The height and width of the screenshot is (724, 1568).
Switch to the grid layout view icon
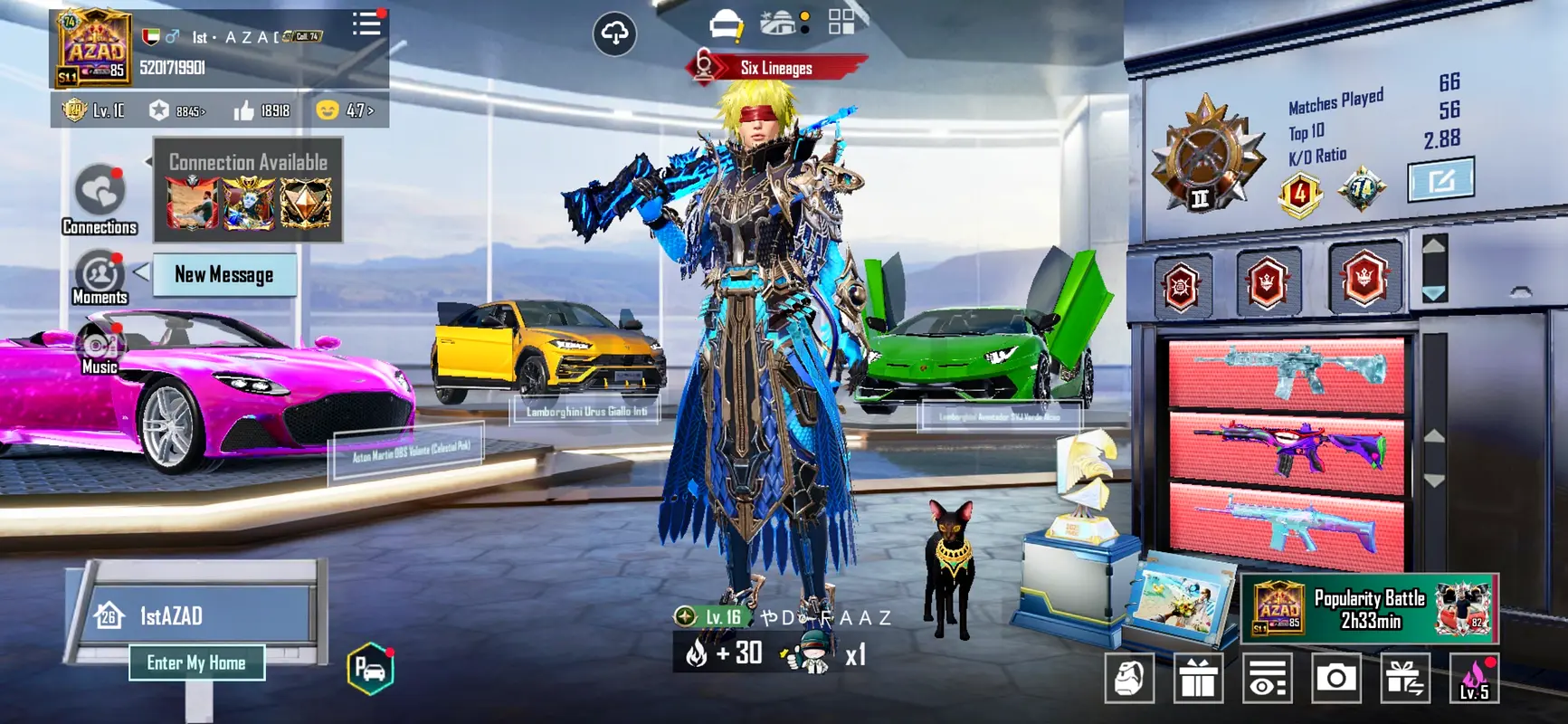[841, 23]
